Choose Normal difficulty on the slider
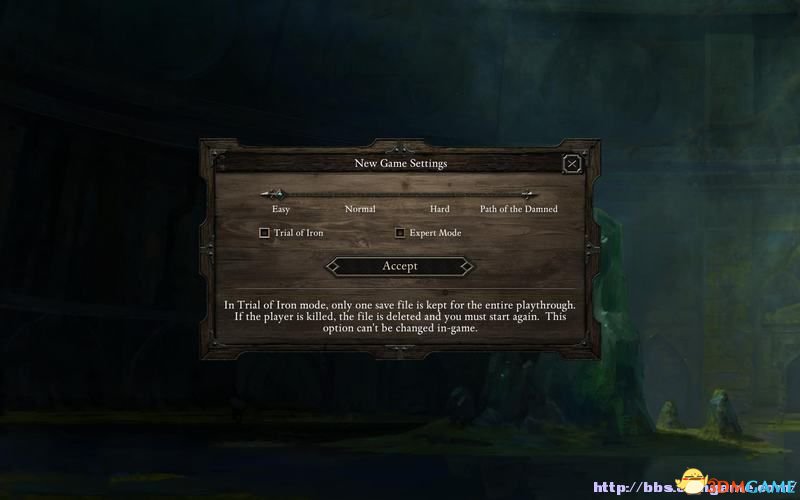Screen dimensions: 800x500 (360, 195)
